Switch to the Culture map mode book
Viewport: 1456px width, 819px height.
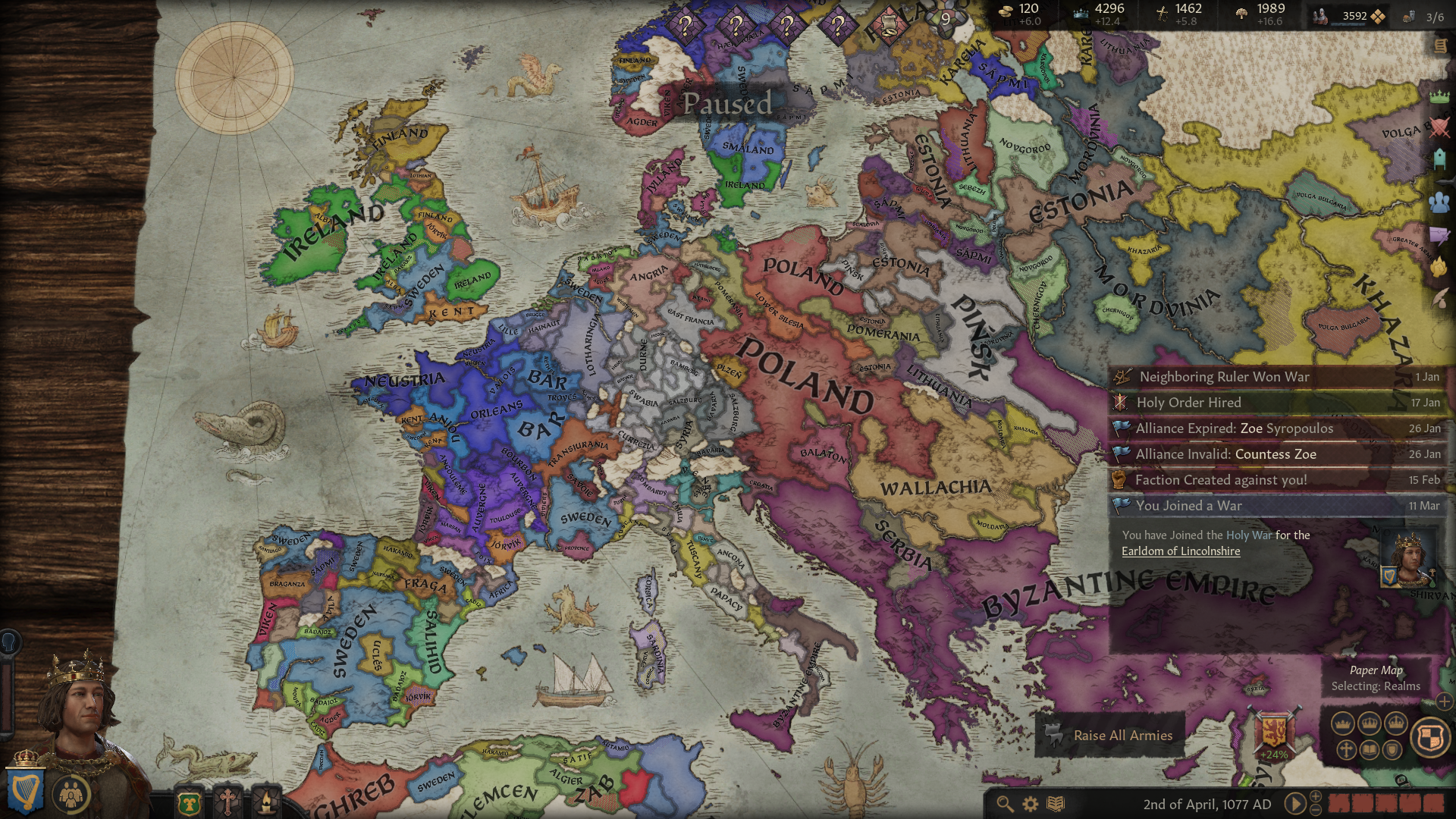pos(1370,749)
